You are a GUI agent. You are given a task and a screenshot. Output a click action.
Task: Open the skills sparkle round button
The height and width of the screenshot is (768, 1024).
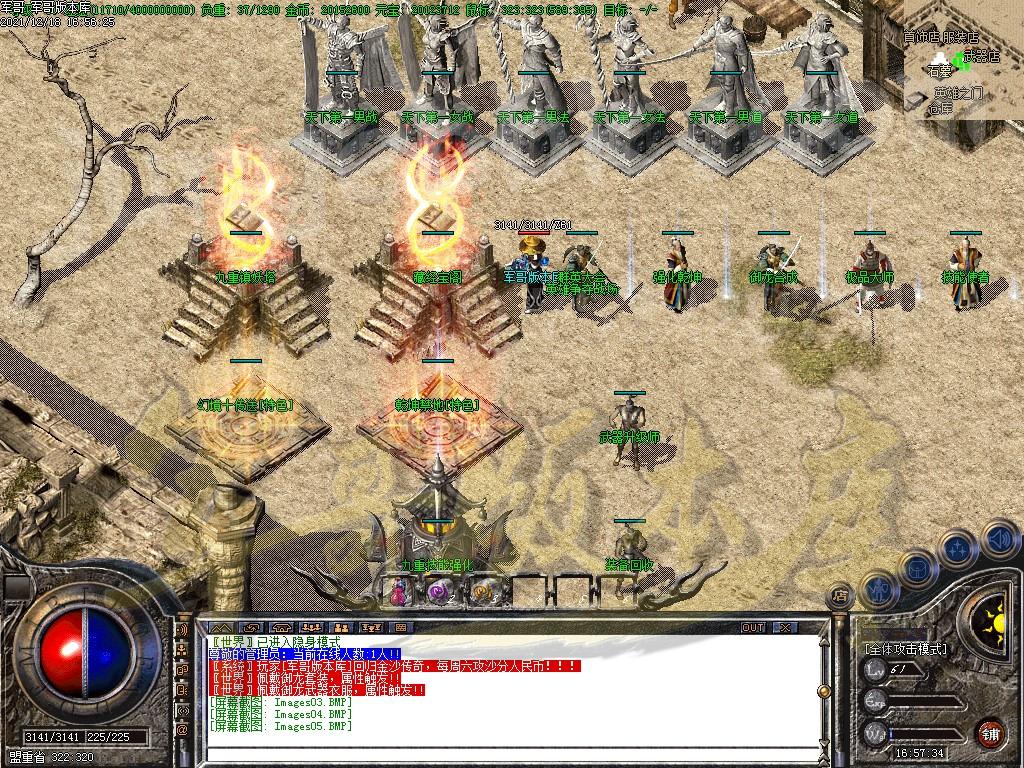pyautogui.click(x=957, y=549)
